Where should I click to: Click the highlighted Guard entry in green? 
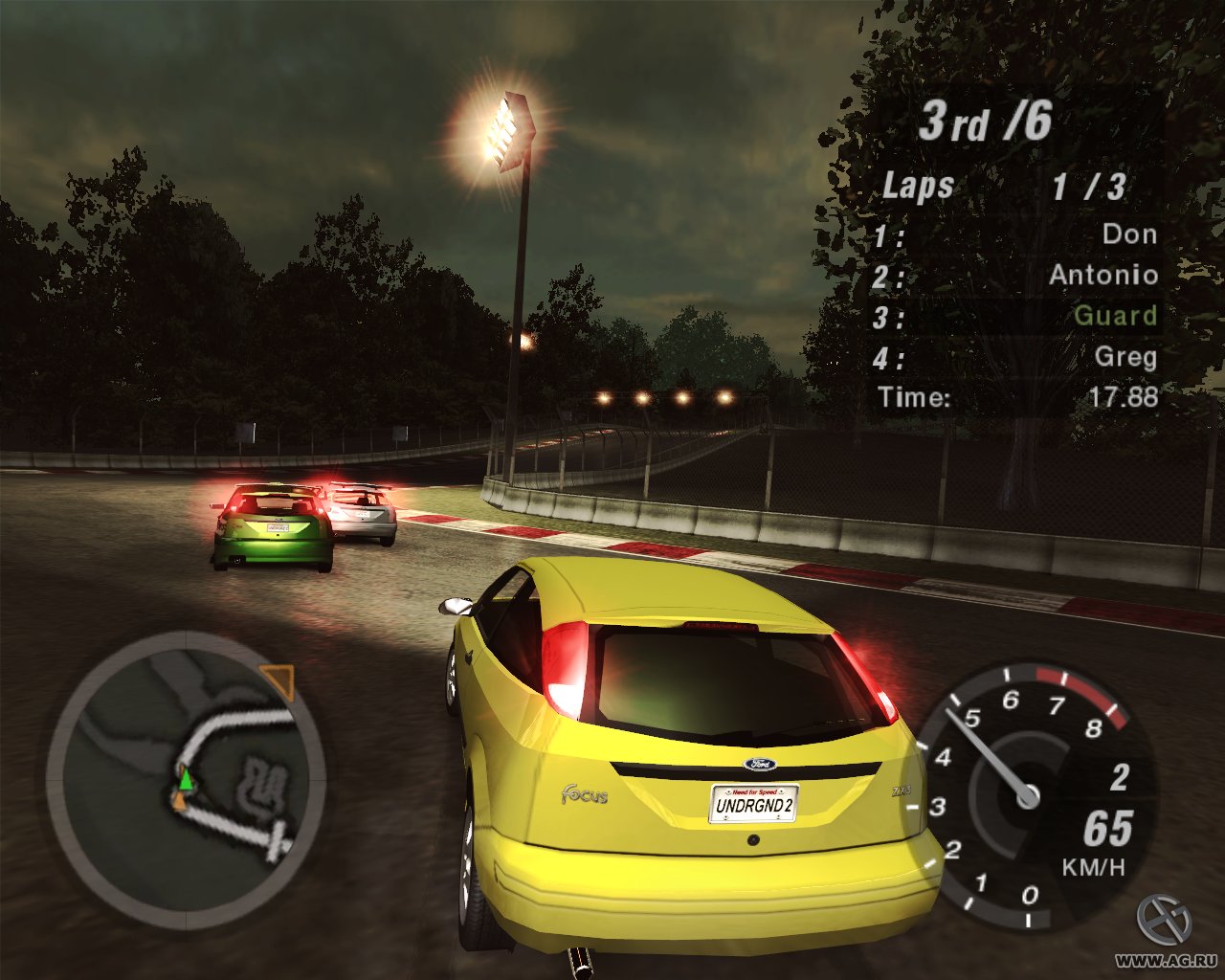click(1115, 317)
